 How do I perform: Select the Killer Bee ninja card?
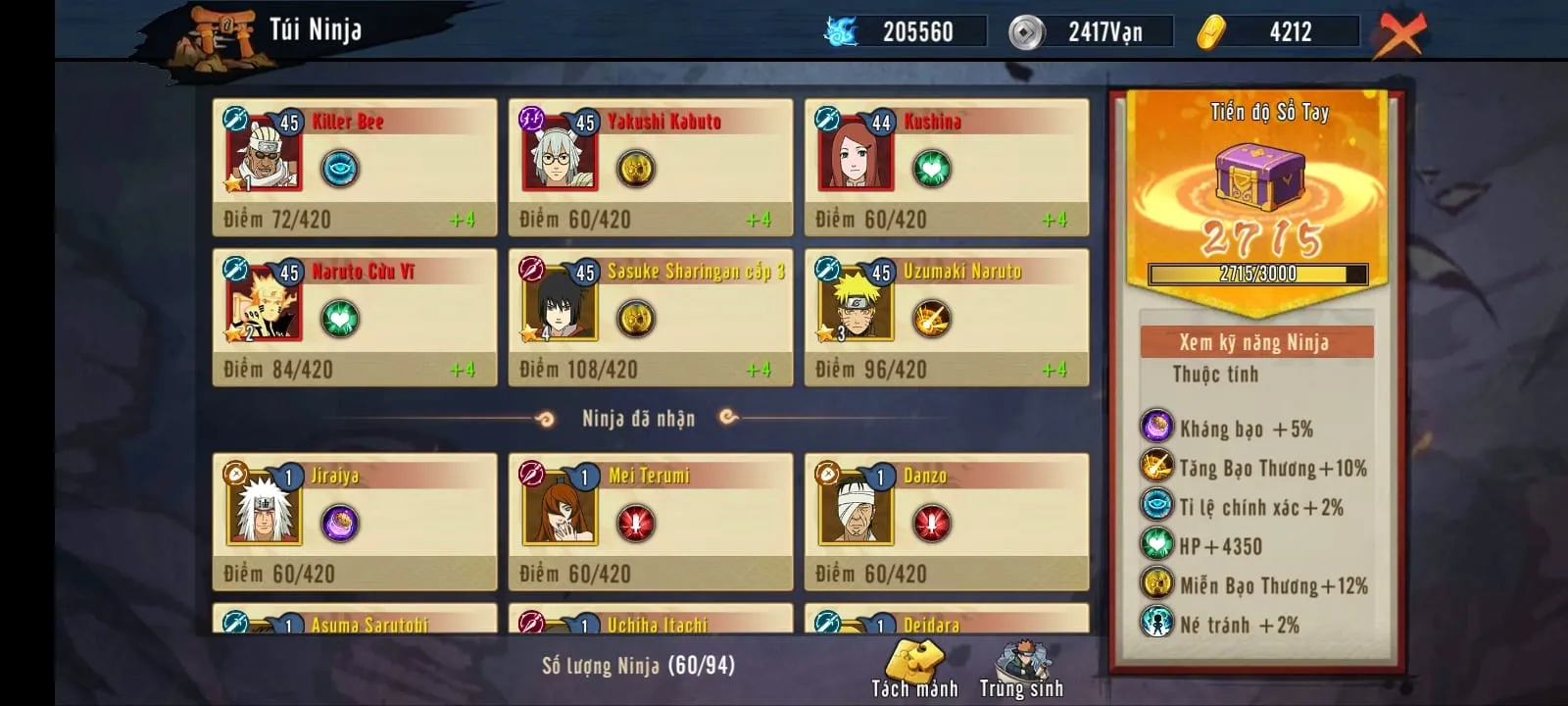pyautogui.click(x=355, y=167)
